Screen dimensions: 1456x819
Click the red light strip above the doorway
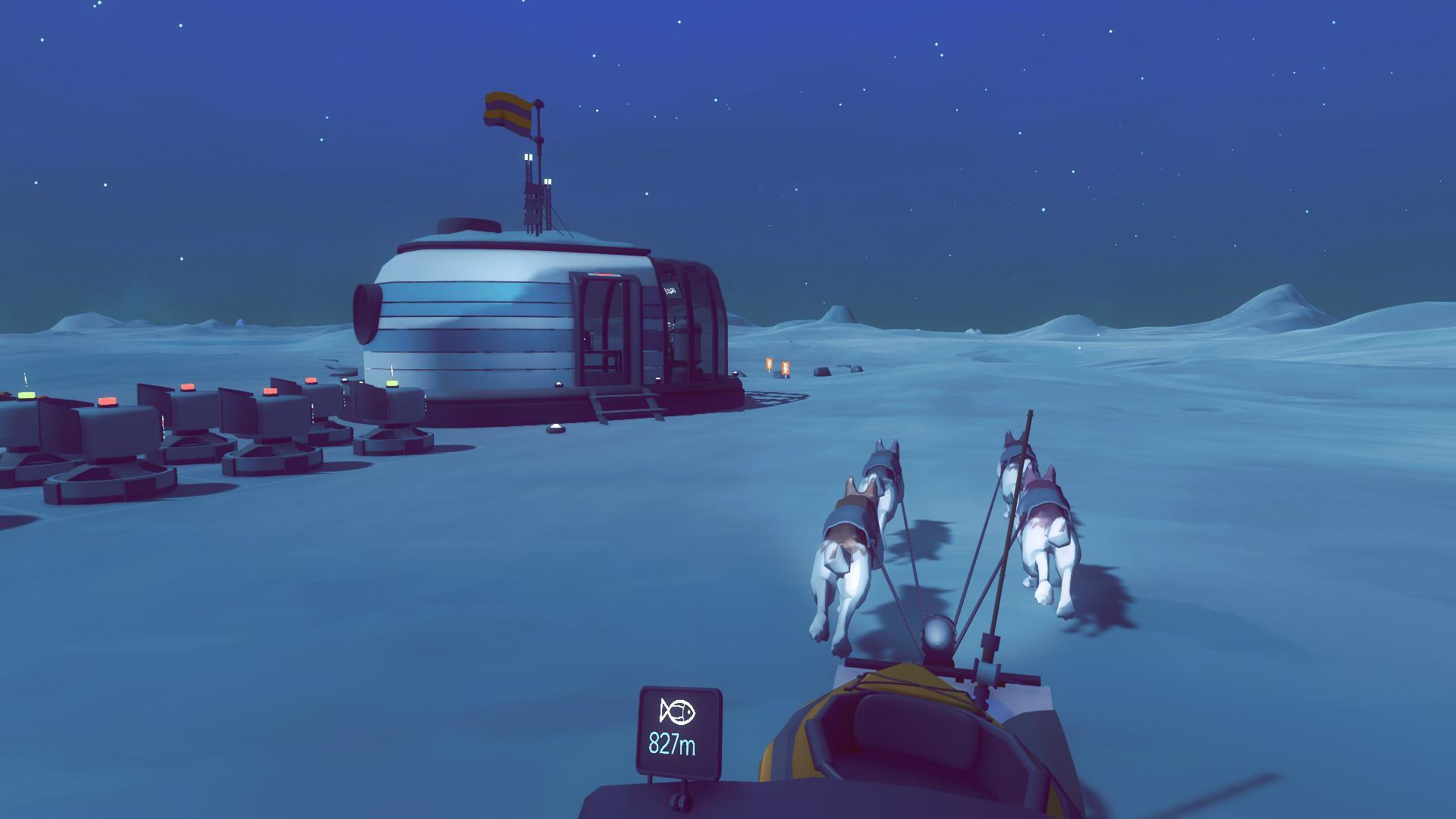[602, 275]
